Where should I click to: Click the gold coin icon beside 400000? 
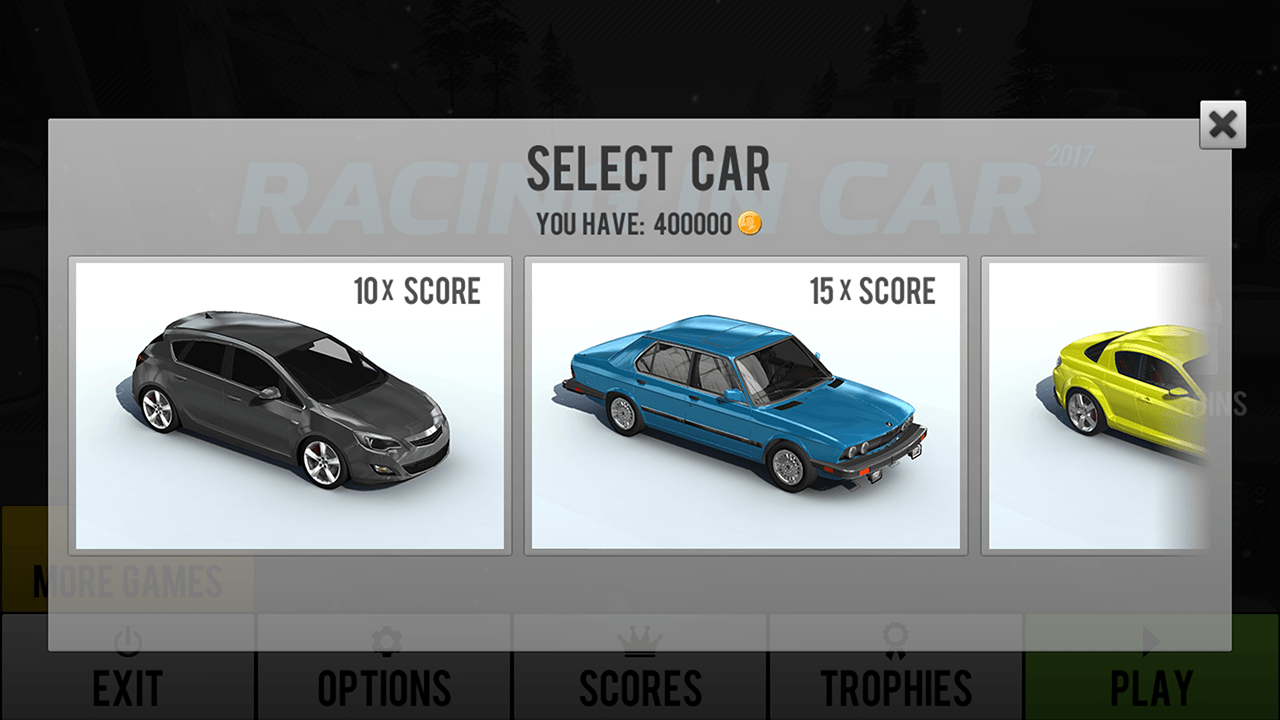coord(751,224)
